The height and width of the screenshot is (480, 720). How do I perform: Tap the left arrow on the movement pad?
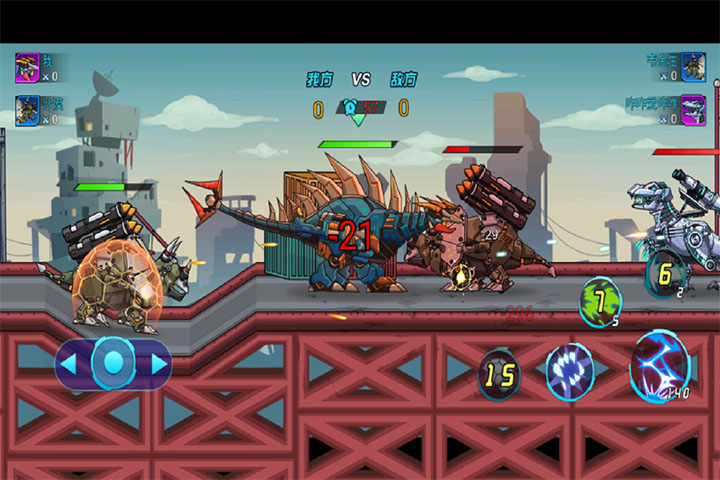click(x=69, y=363)
